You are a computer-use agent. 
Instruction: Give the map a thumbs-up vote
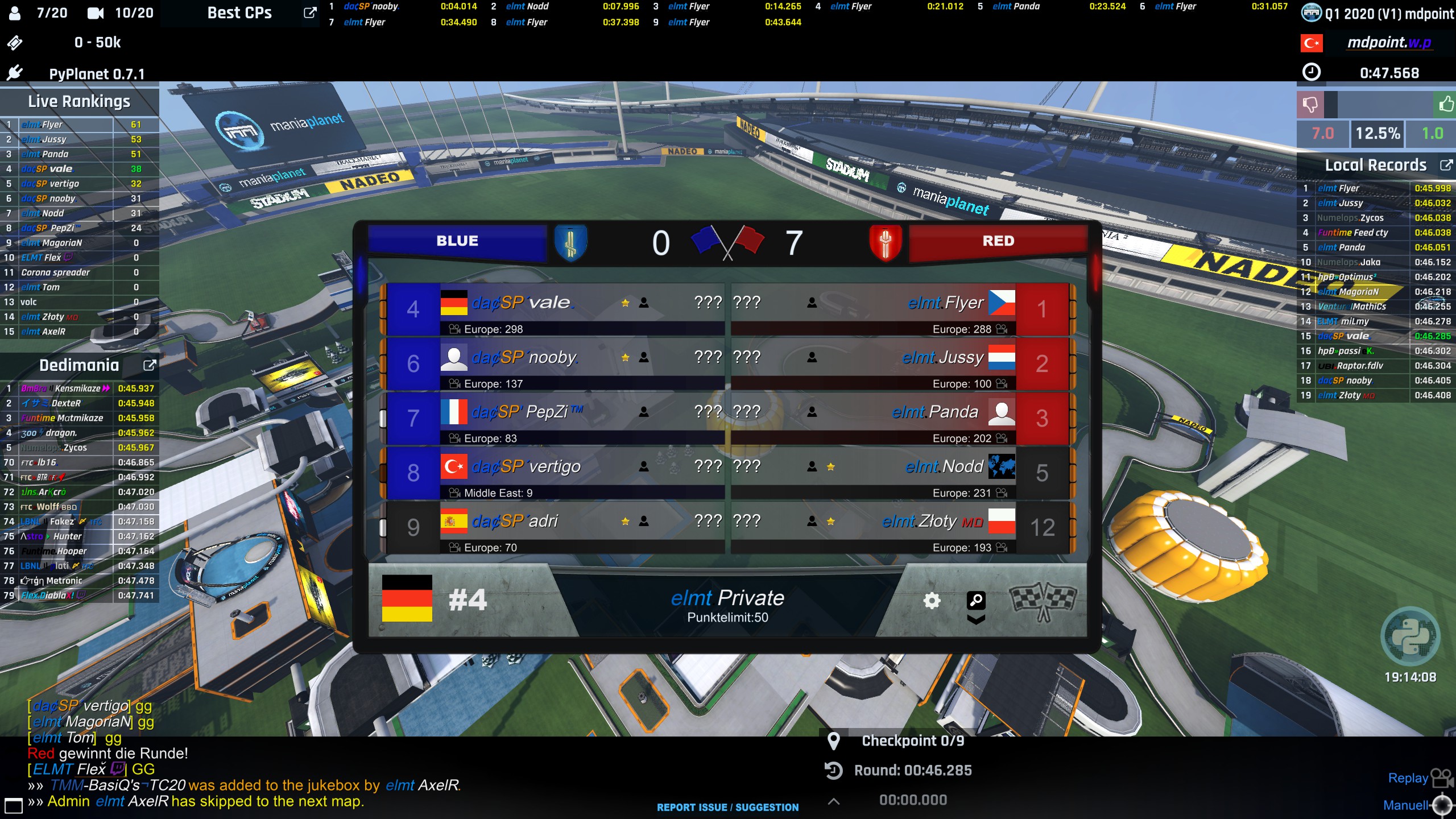pos(1445,104)
